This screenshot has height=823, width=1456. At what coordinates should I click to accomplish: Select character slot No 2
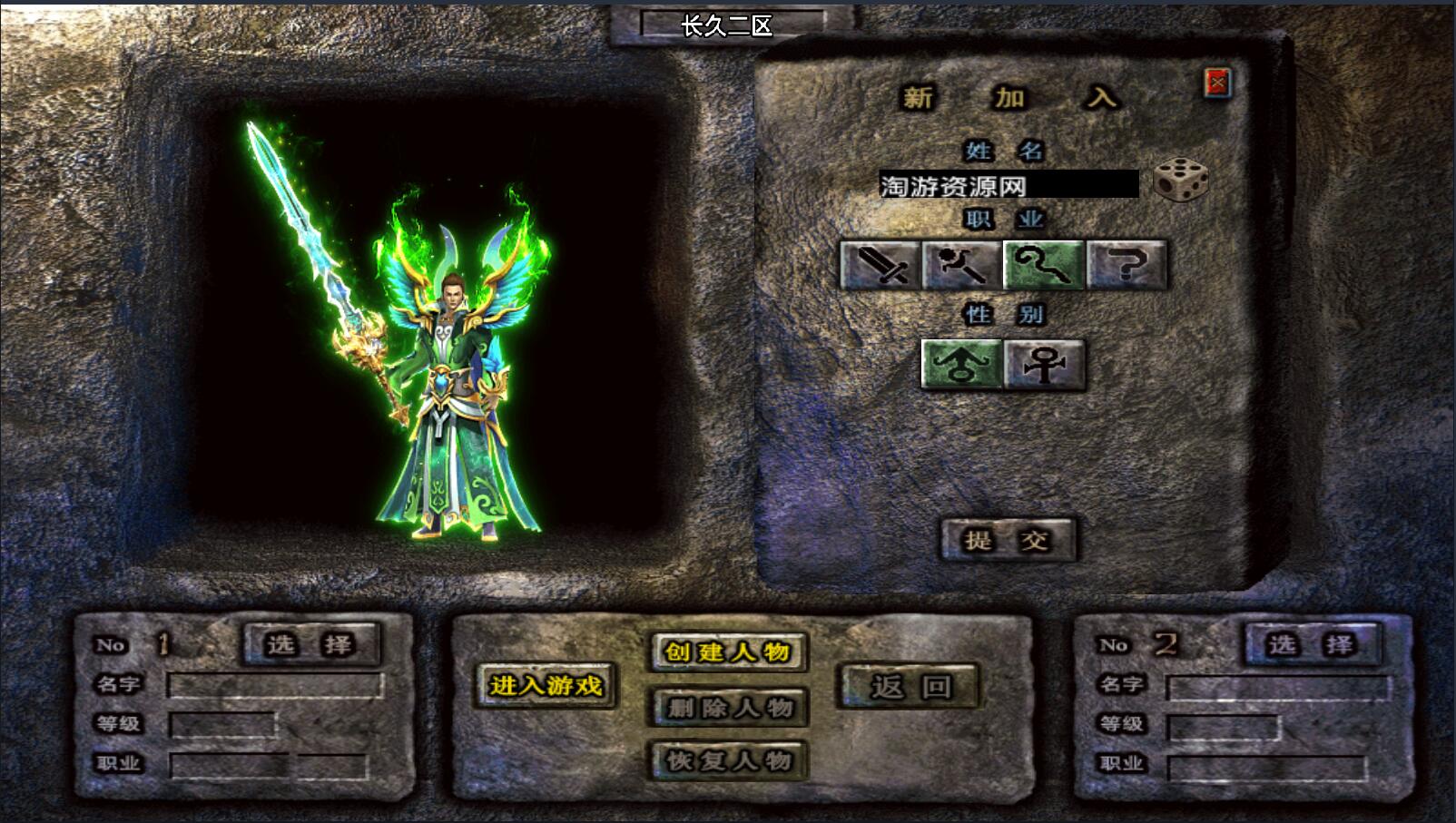click(1312, 644)
